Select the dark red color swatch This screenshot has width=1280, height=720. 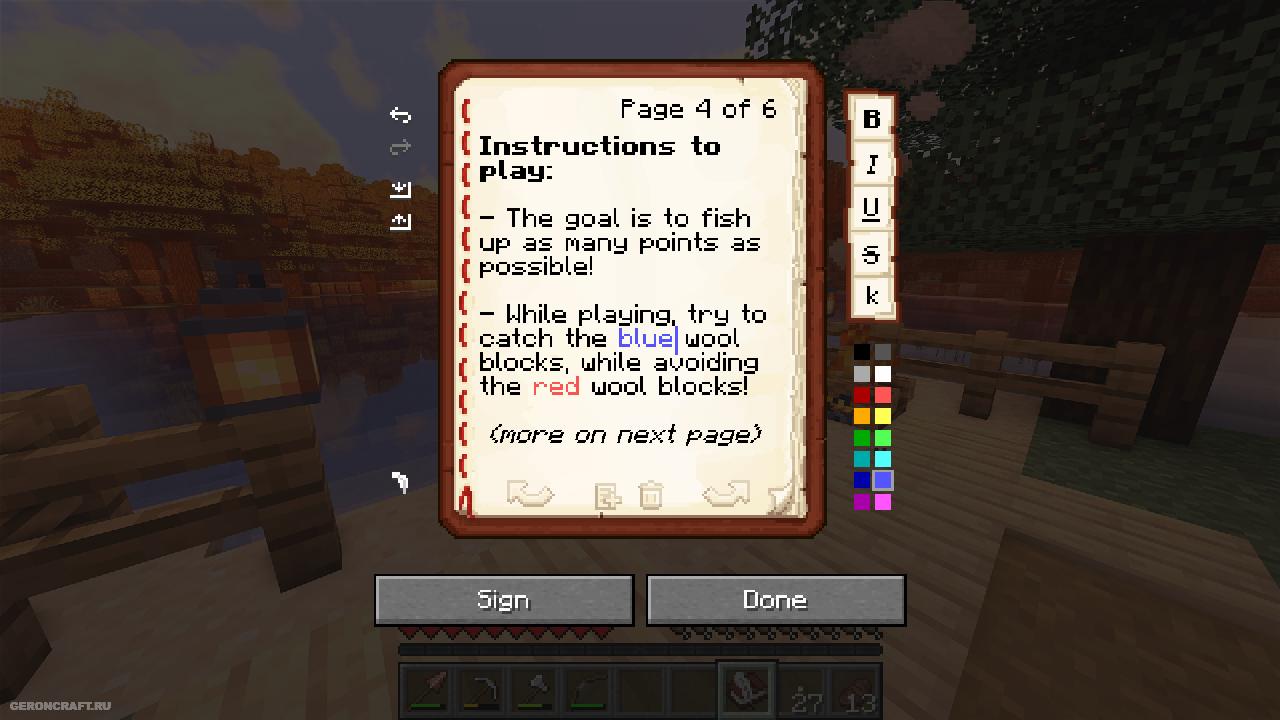(x=862, y=395)
